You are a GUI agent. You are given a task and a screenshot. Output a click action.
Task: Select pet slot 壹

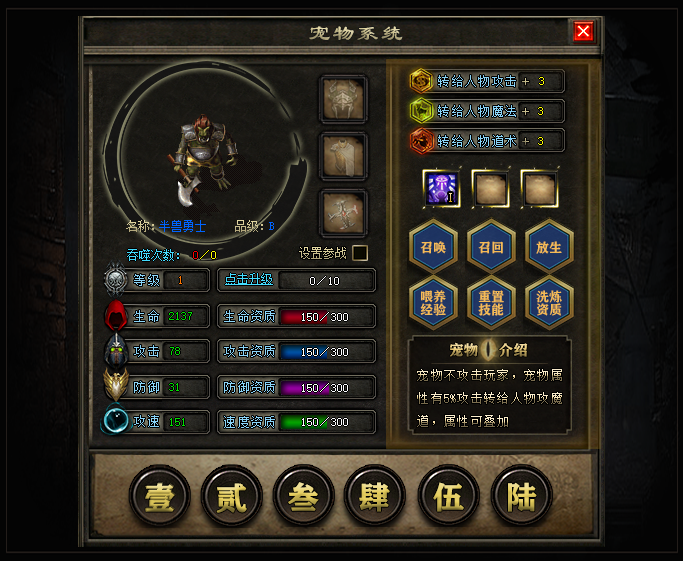pos(160,496)
